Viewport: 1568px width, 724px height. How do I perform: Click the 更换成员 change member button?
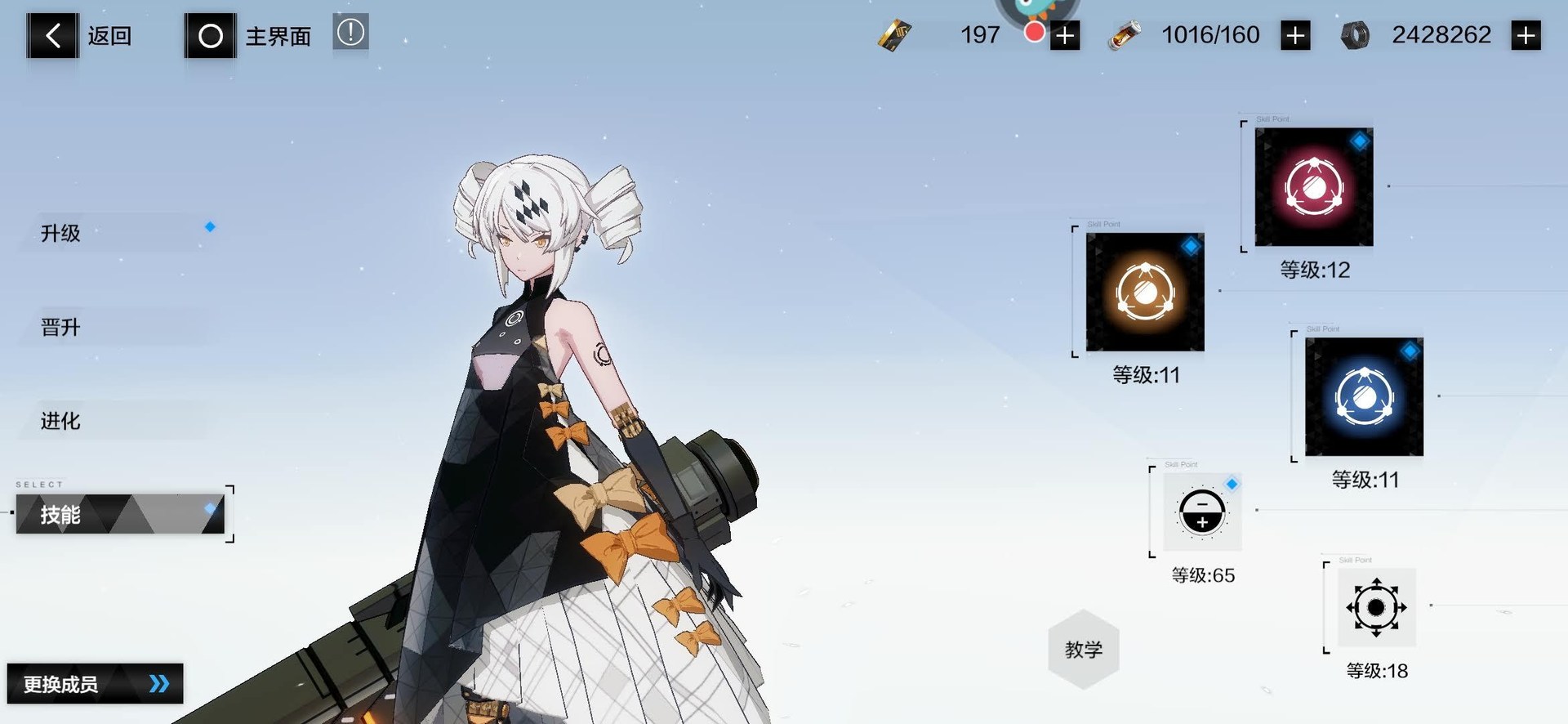(95, 684)
